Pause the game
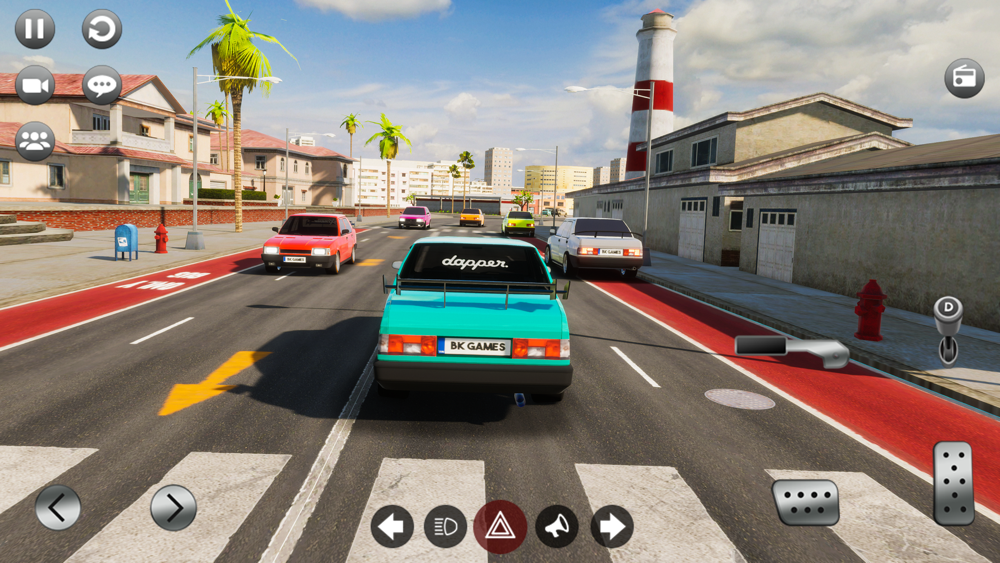 (x=35, y=29)
